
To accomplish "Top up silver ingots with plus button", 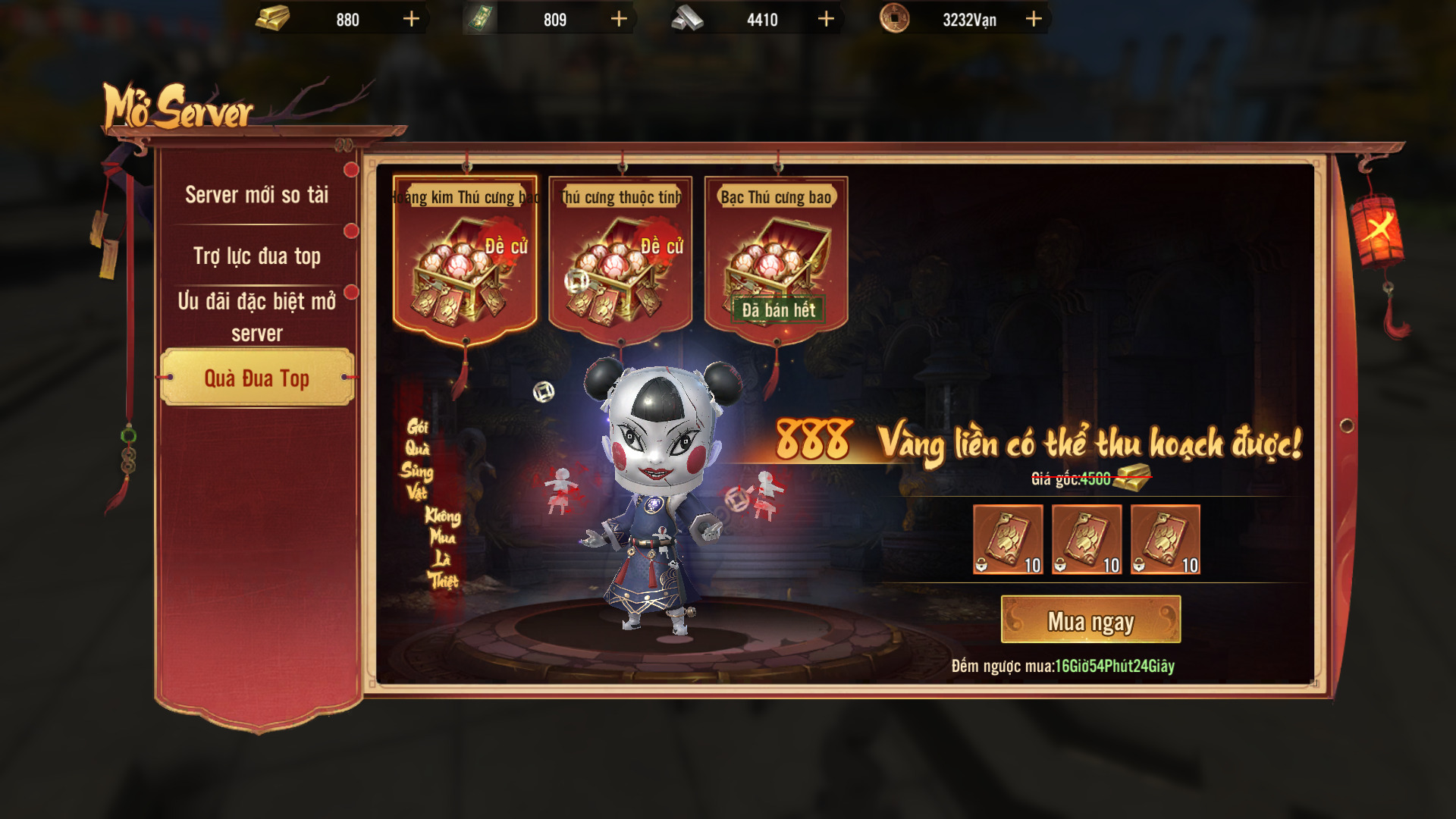I will [826, 19].
